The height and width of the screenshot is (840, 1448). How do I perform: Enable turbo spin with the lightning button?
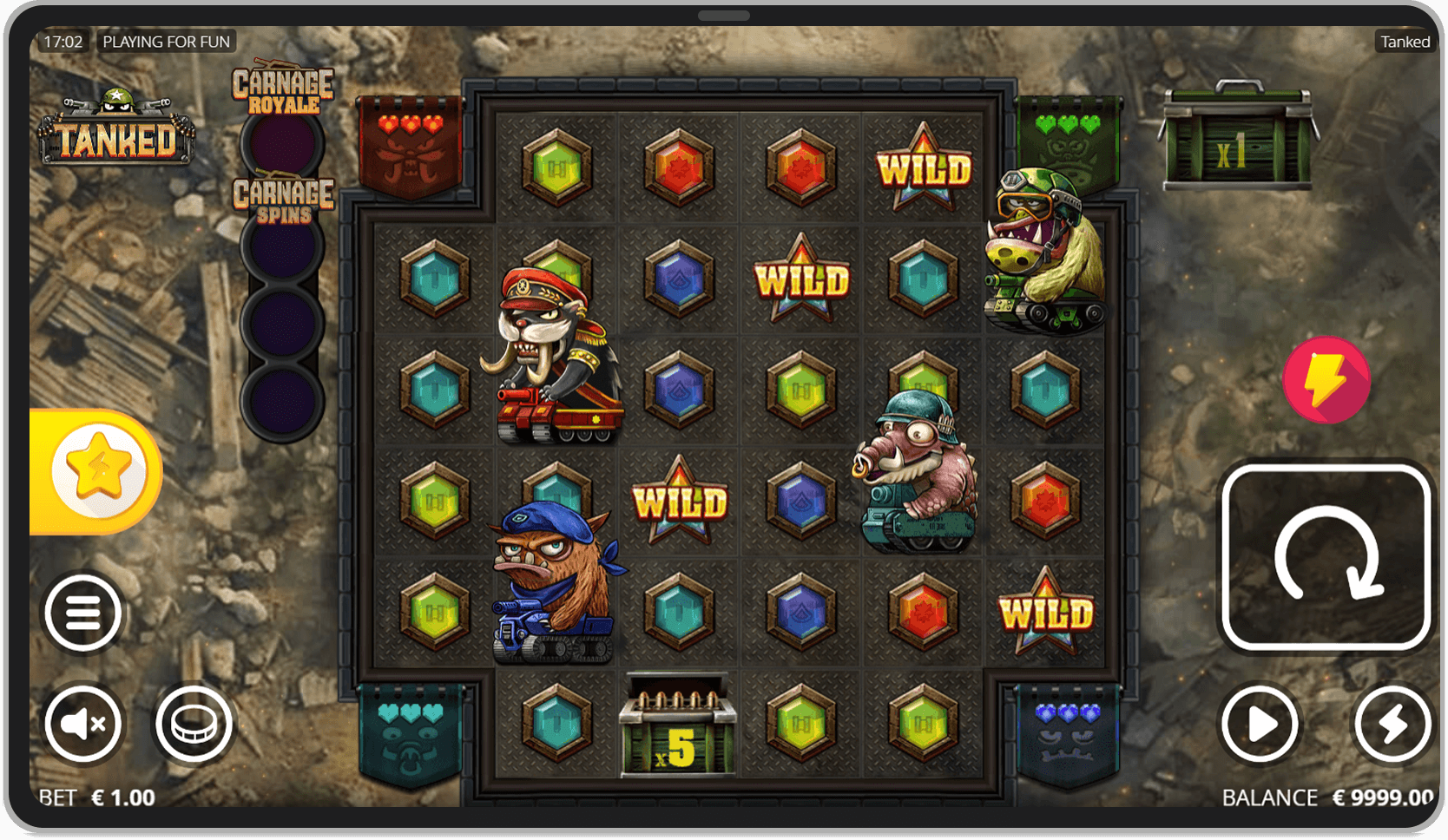click(1393, 723)
